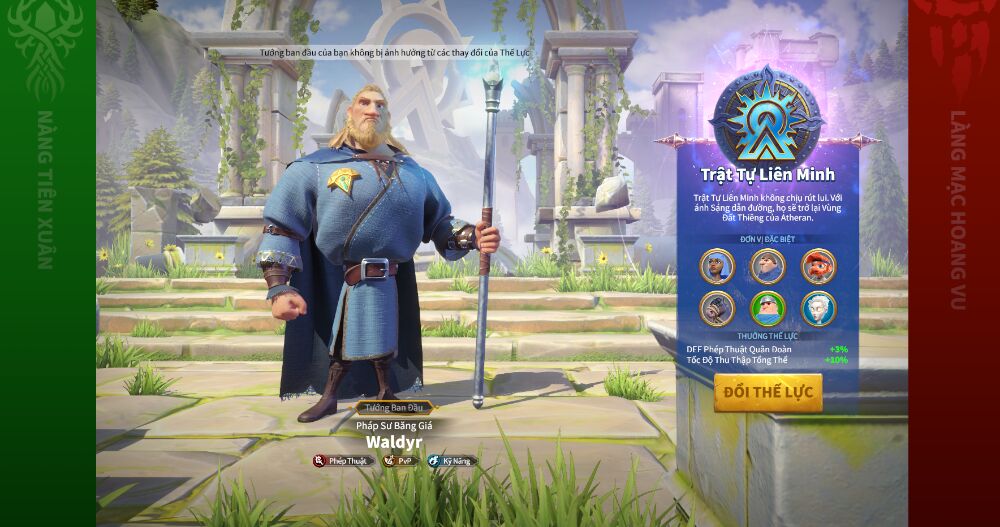Show the Phép Thuật tag details
The height and width of the screenshot is (527, 1000).
(x=342, y=461)
